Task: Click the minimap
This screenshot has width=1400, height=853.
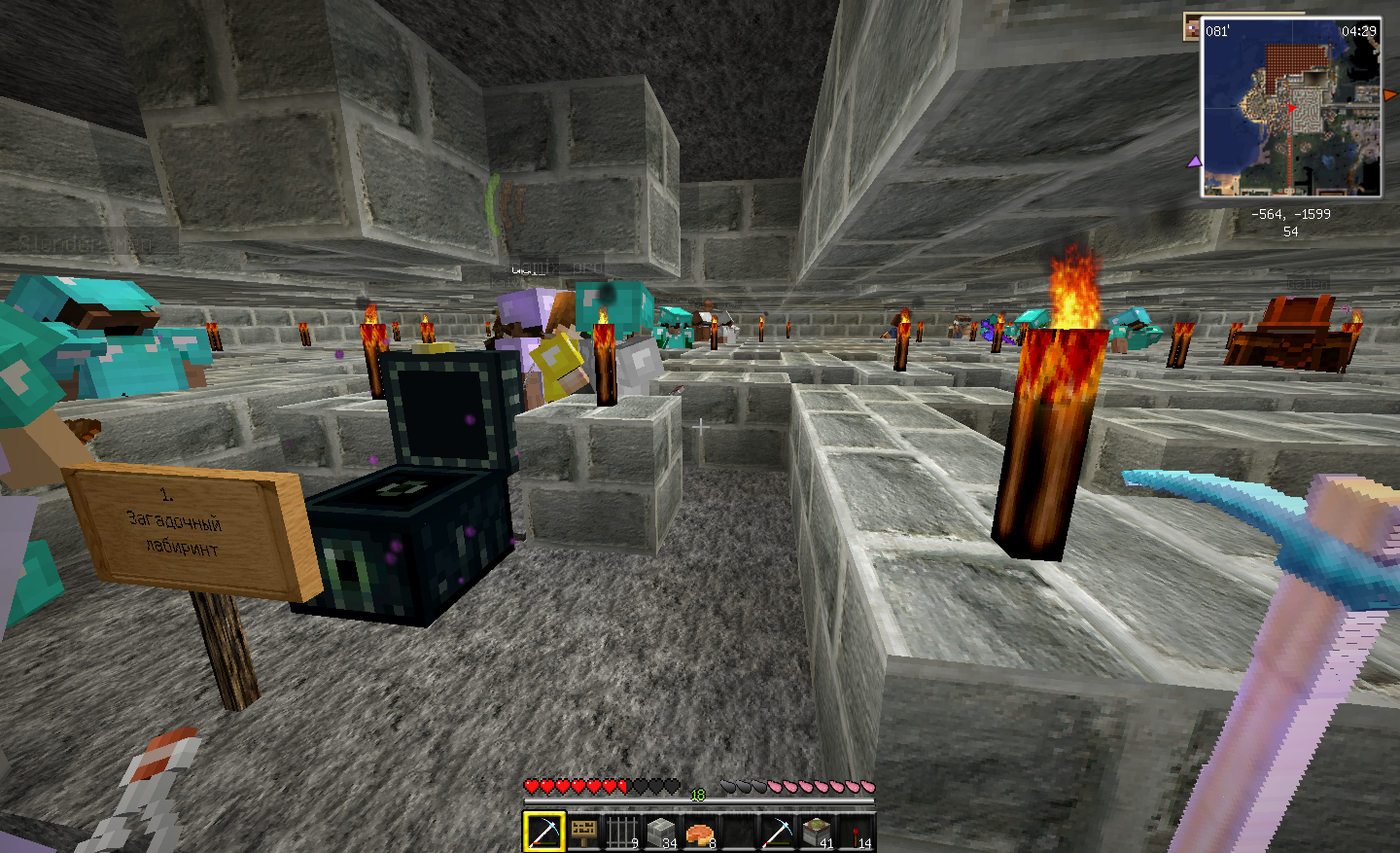Action: [x=1291, y=107]
